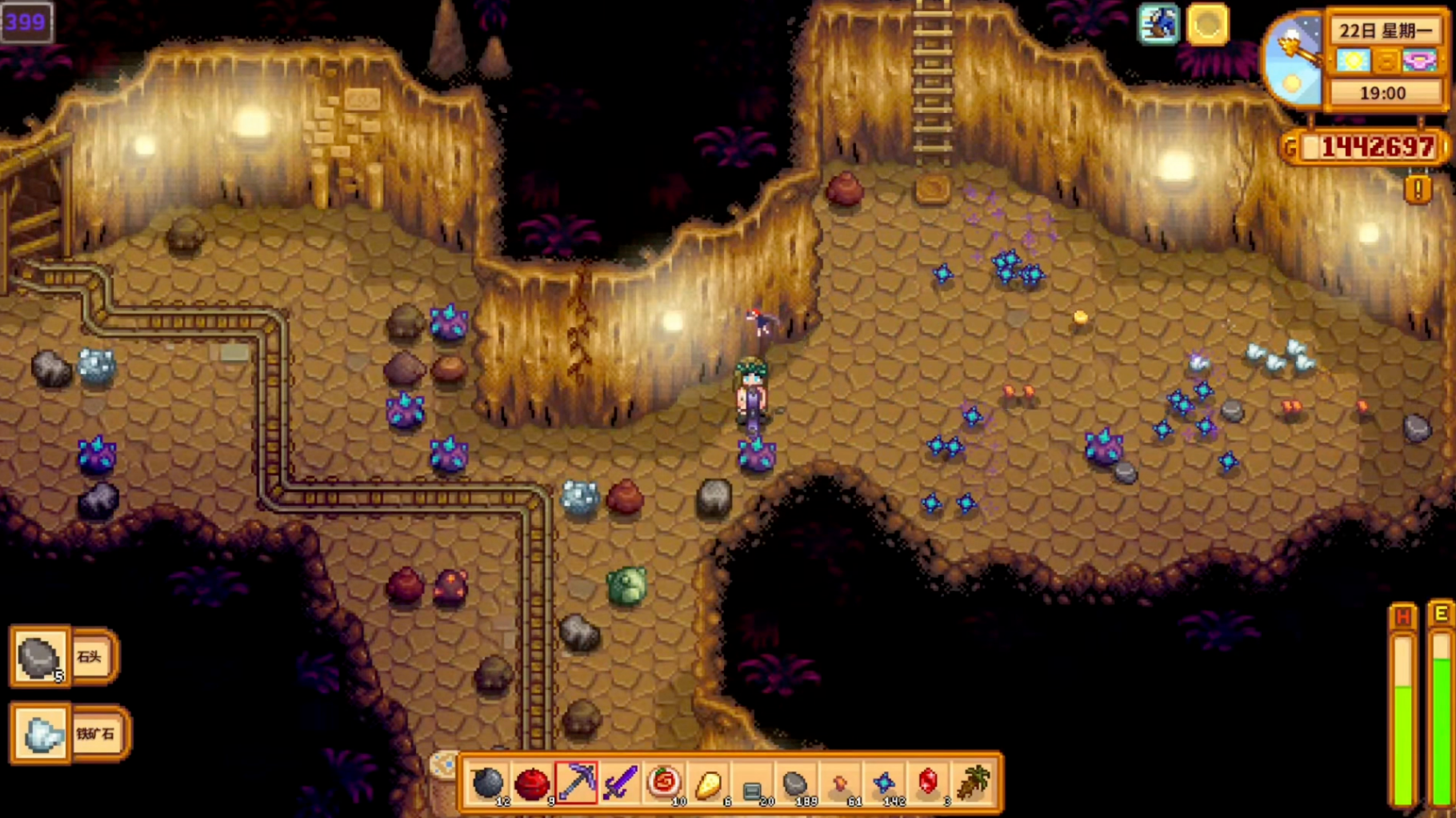1456x818 pixels.
Task: Choose the ruby gem slot
Action: point(928,783)
